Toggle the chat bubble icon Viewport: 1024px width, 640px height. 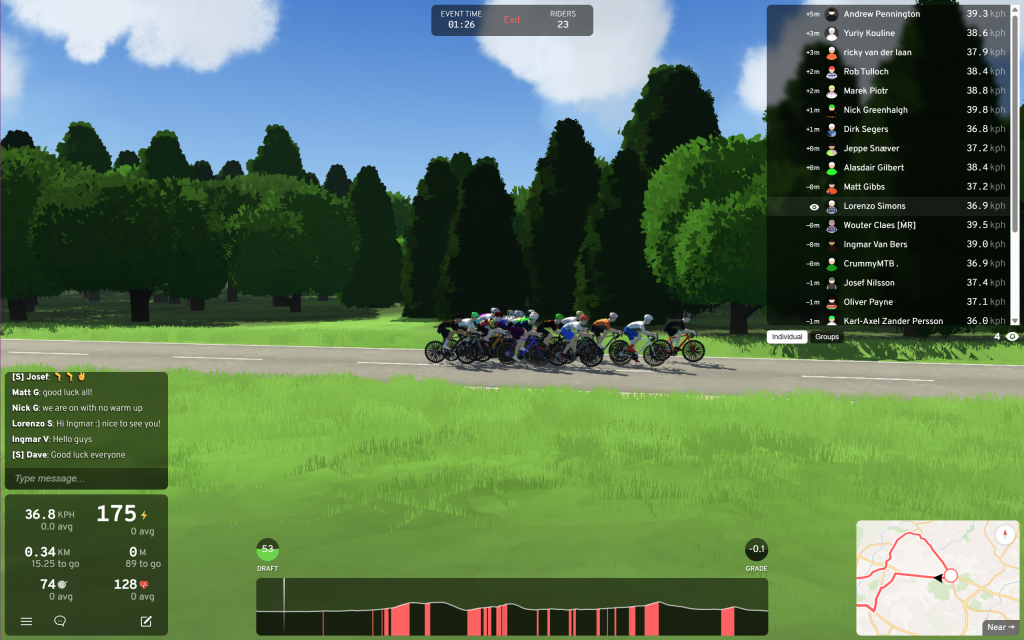pyautogui.click(x=60, y=621)
